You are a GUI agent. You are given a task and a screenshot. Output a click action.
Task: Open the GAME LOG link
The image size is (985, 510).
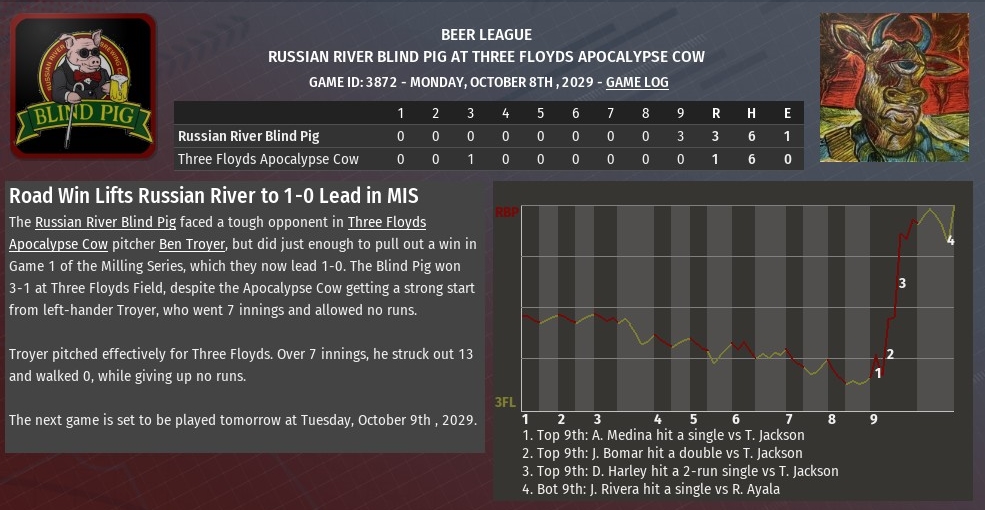click(x=637, y=82)
